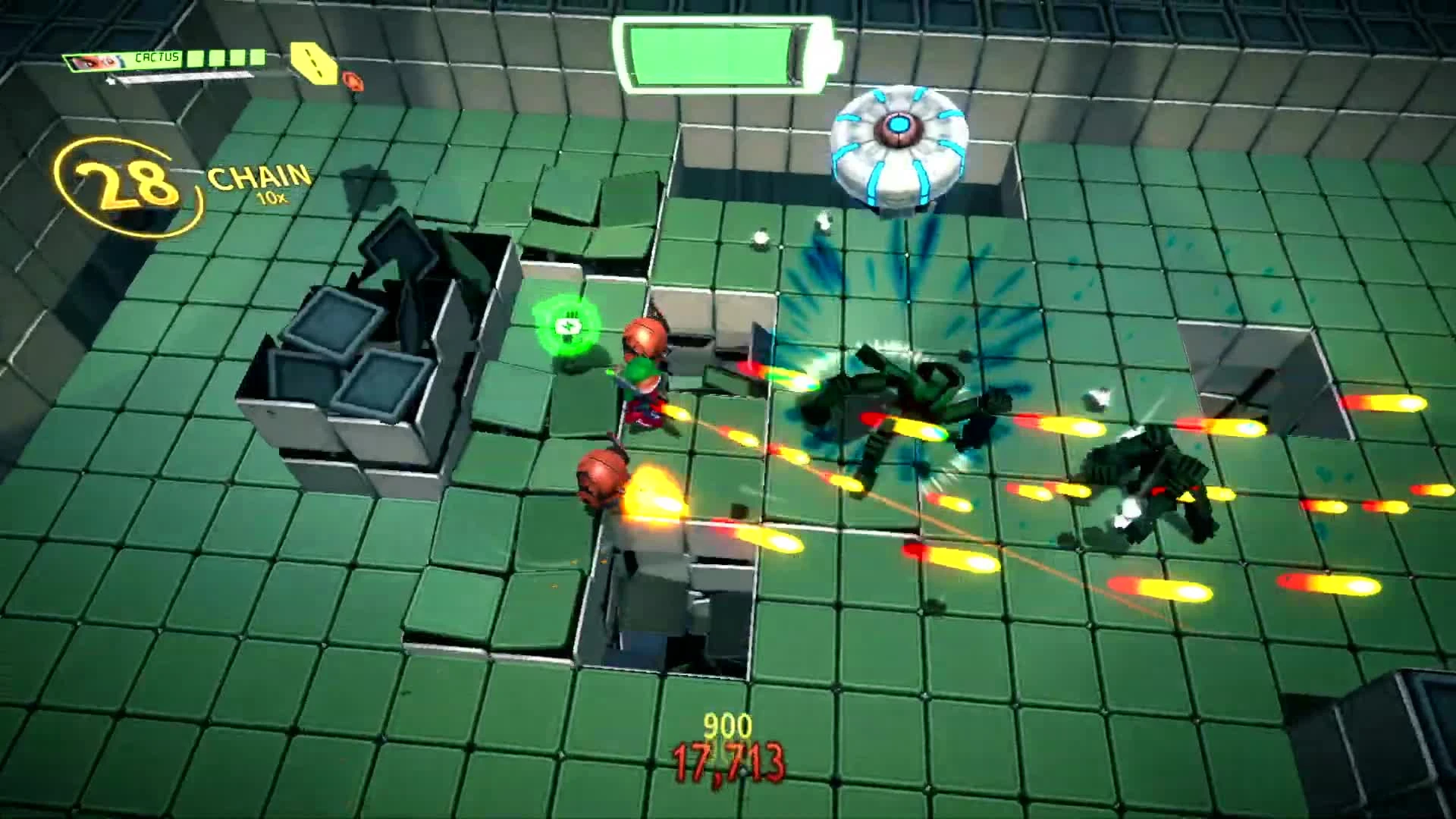This screenshot has width=1456, height=819.
Task: Click the Cactus character portrait
Action: (91, 61)
